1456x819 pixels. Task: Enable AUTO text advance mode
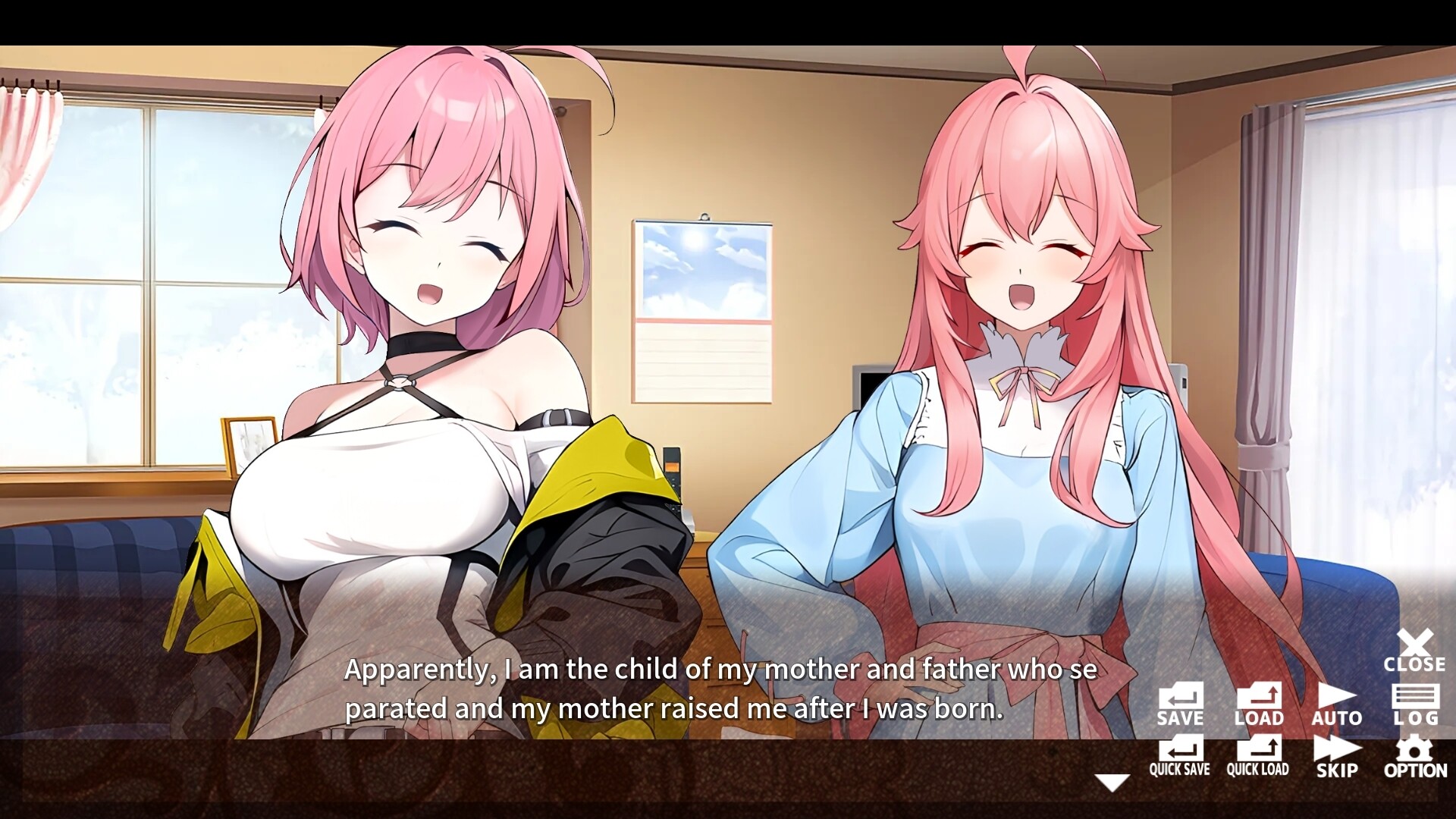click(x=1337, y=701)
